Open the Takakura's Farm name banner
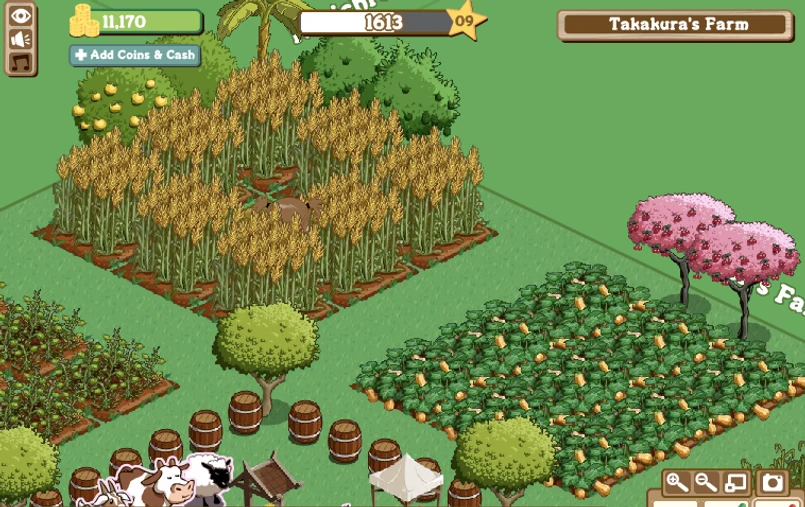 (678, 24)
